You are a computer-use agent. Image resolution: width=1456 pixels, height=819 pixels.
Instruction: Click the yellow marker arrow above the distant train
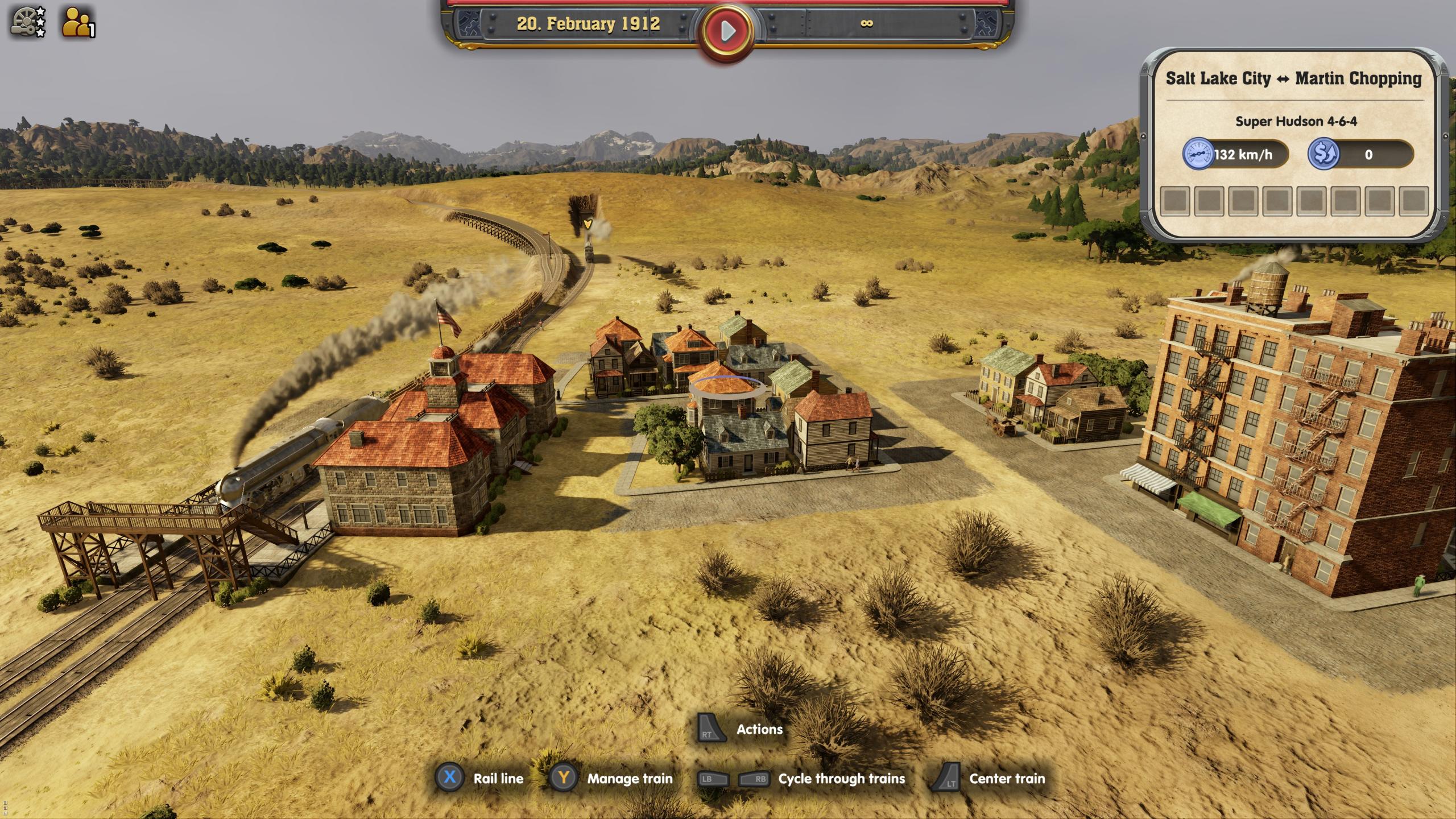[x=587, y=225]
